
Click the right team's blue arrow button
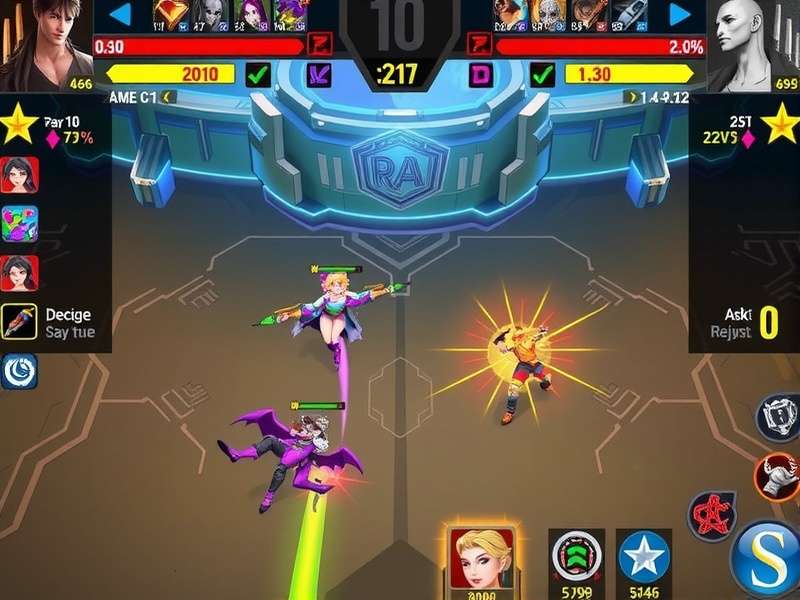pyautogui.click(x=680, y=14)
